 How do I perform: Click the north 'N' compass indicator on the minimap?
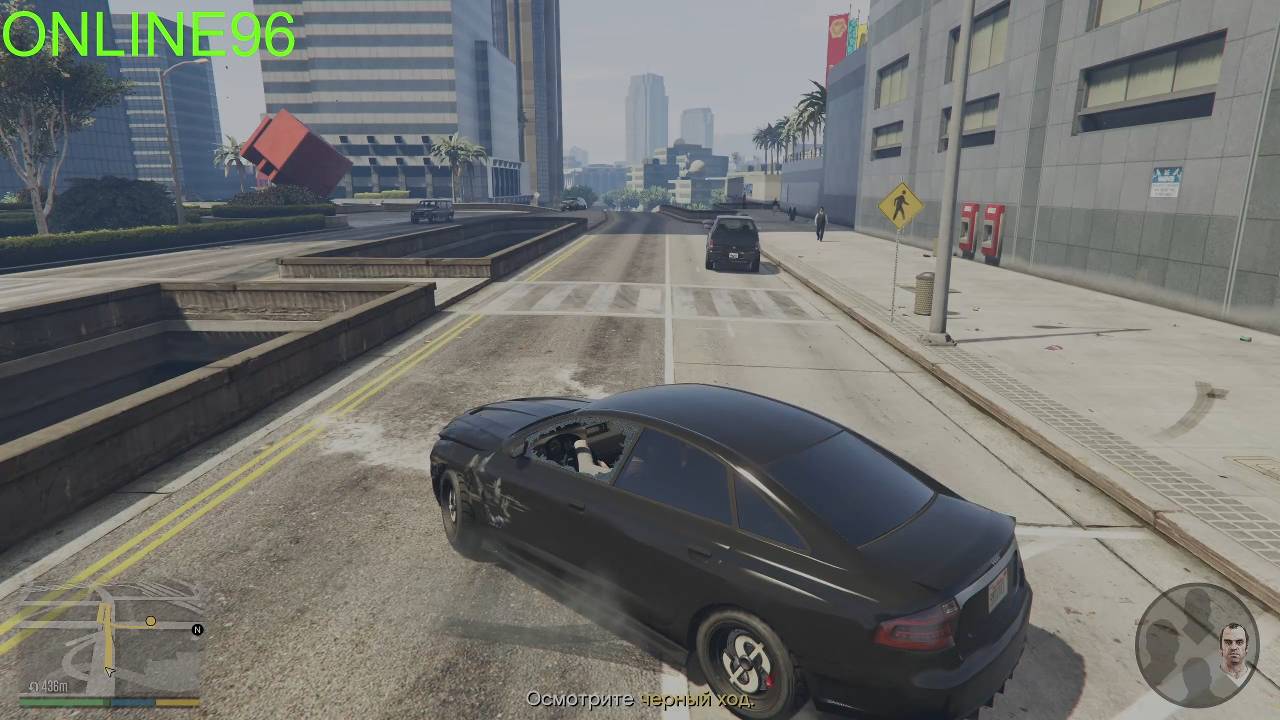pos(197,629)
